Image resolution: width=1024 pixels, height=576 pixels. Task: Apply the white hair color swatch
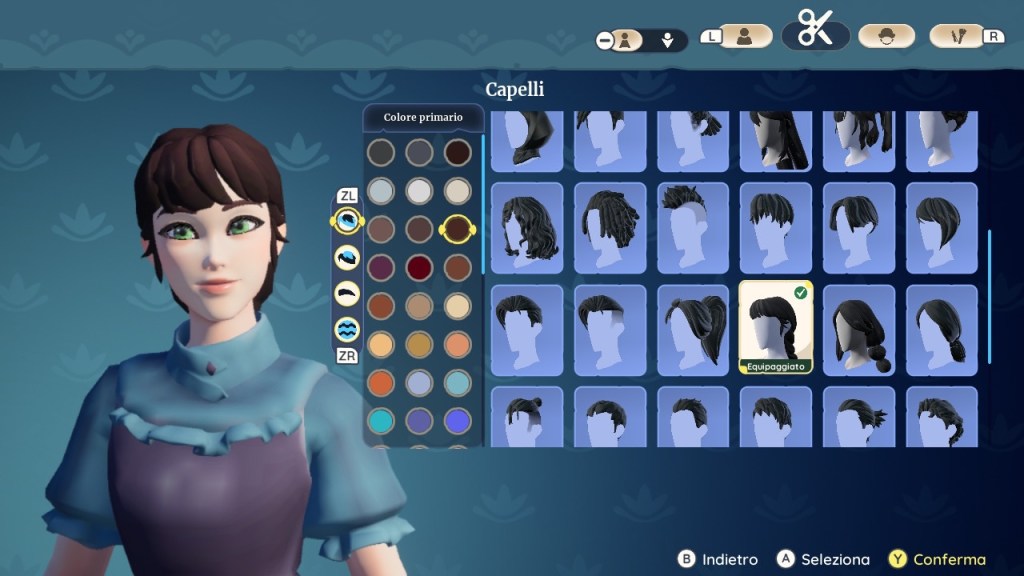coord(419,191)
